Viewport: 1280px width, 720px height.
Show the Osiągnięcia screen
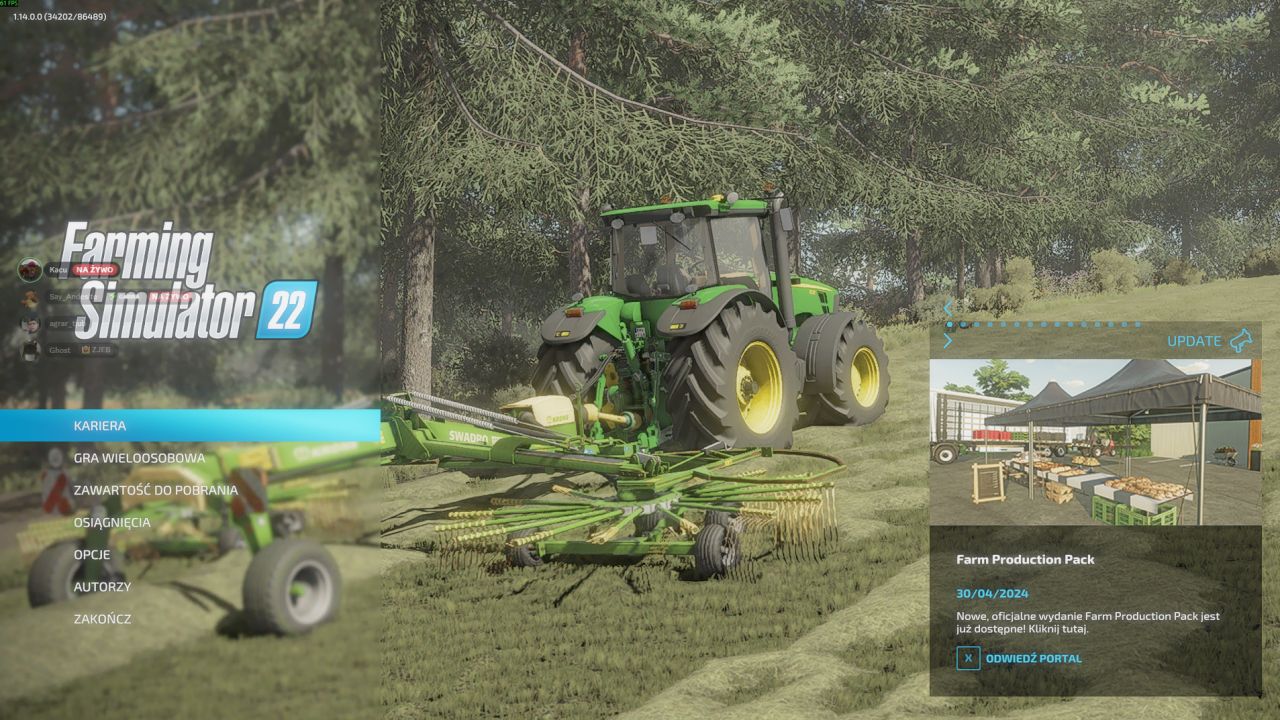point(112,522)
